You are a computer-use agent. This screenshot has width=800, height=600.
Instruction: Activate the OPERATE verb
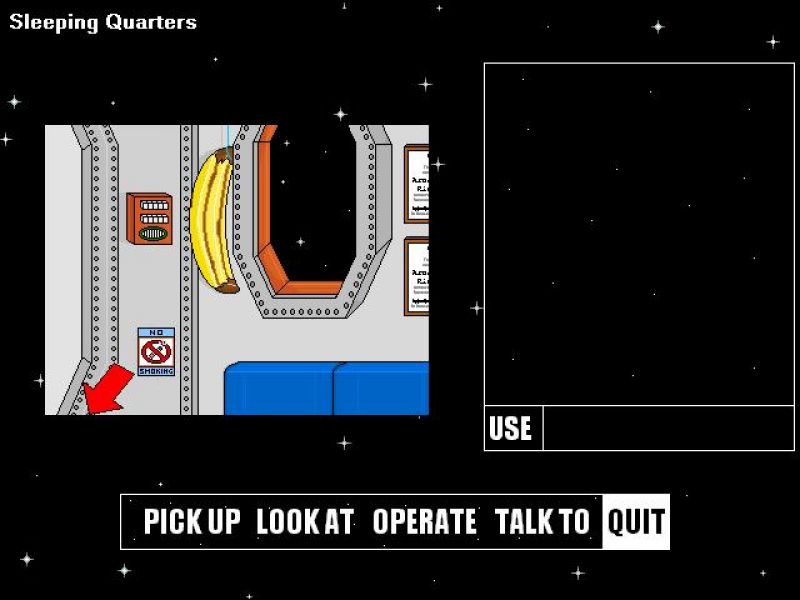(x=424, y=522)
